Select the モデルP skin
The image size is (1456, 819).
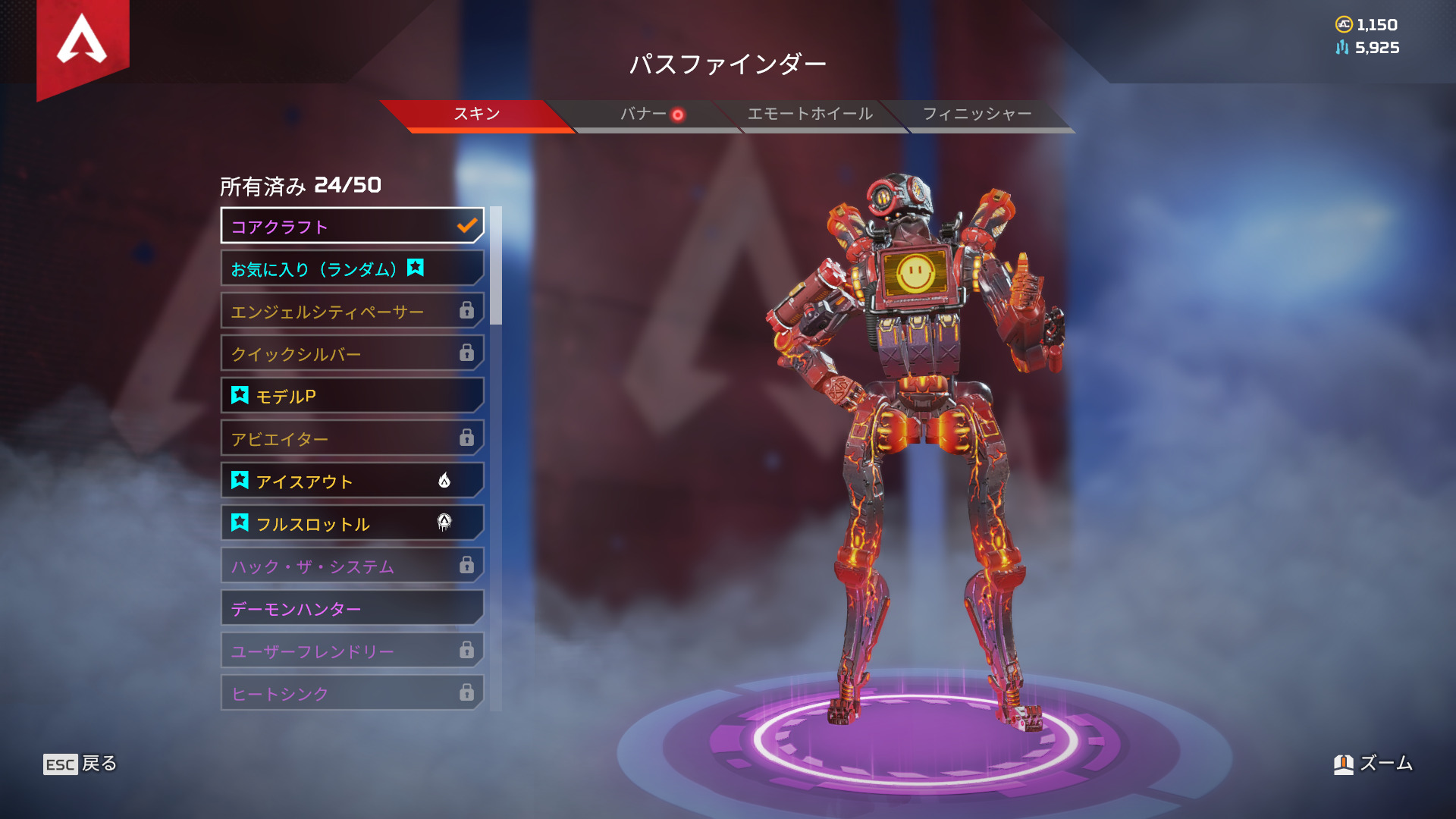coord(352,396)
